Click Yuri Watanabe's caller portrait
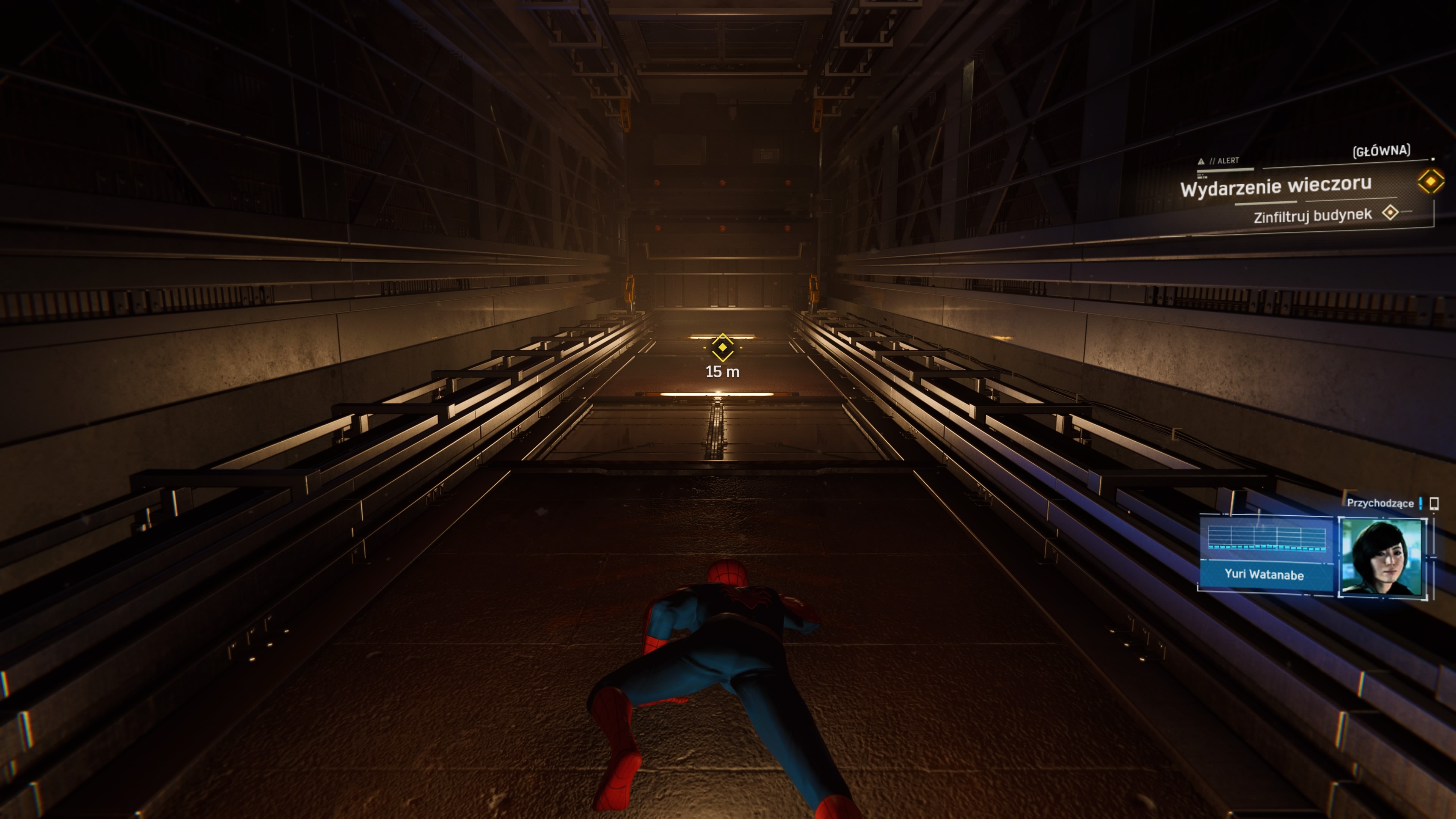 tap(1381, 557)
